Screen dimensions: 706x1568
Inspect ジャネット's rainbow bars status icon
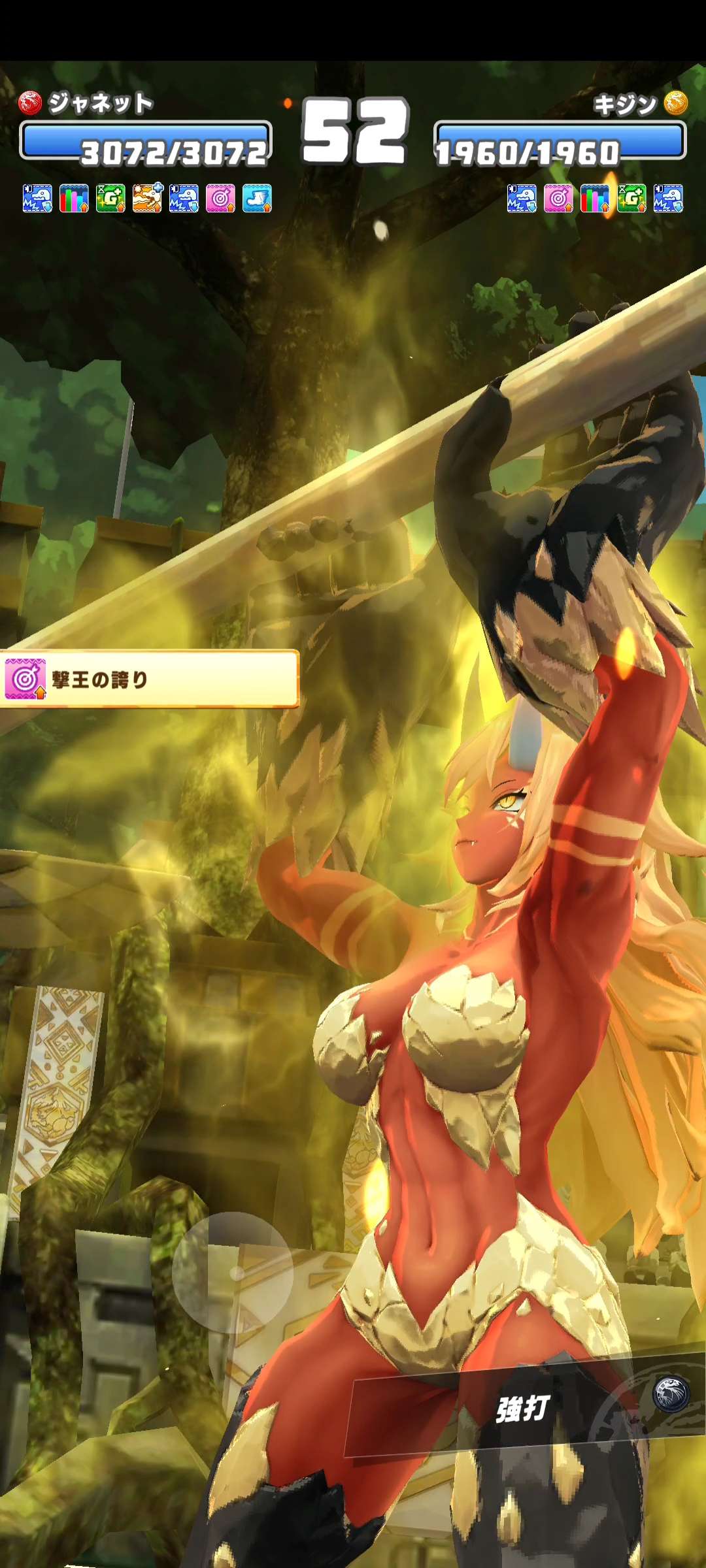74,198
